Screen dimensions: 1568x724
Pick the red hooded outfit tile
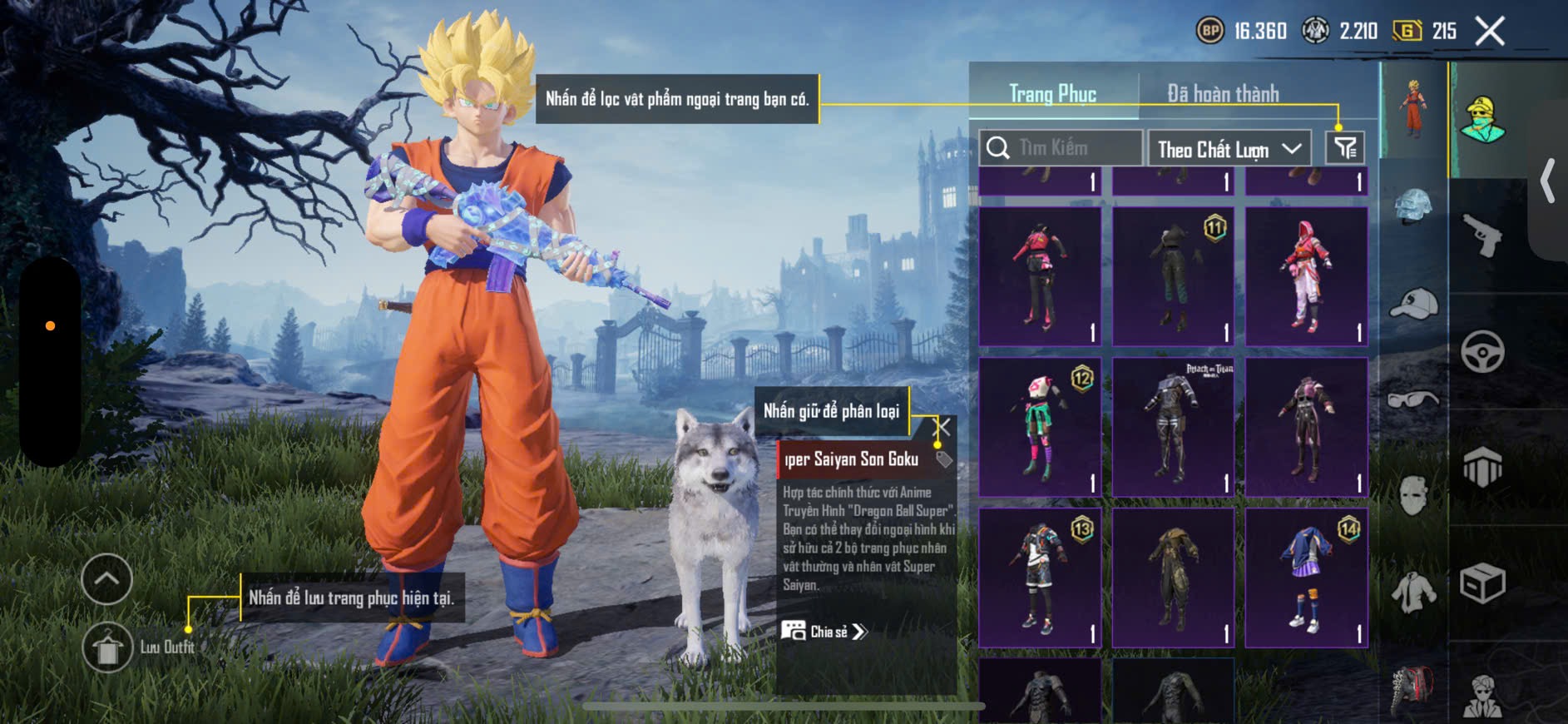[1306, 275]
